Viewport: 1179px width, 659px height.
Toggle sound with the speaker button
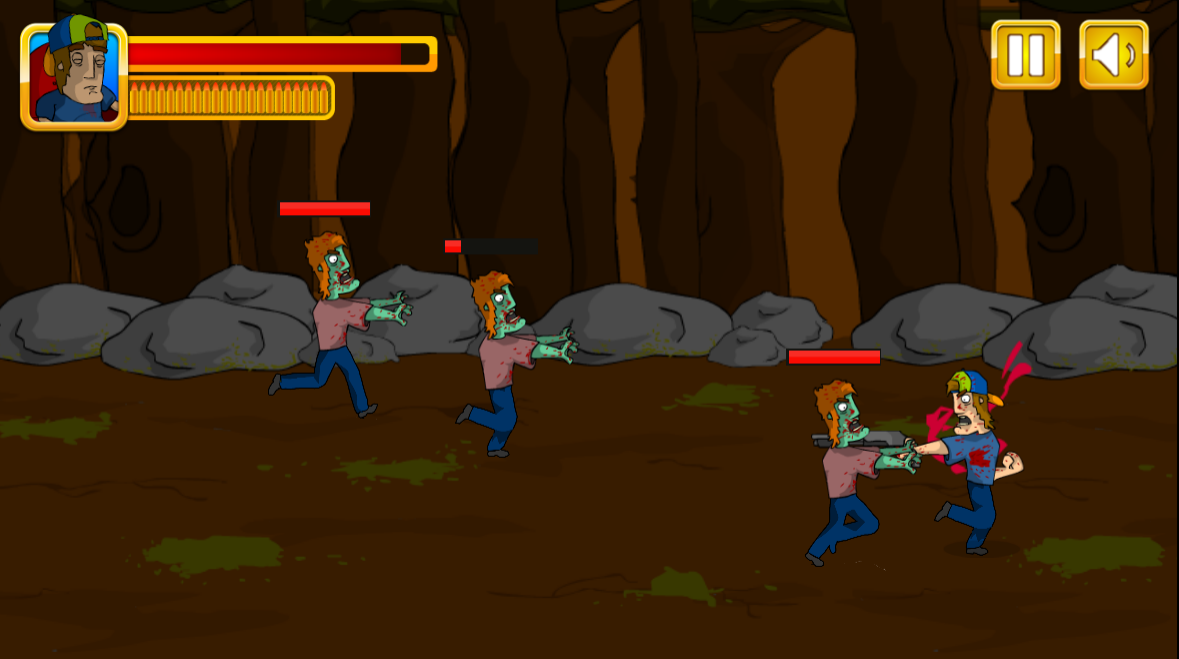[x=1113, y=55]
